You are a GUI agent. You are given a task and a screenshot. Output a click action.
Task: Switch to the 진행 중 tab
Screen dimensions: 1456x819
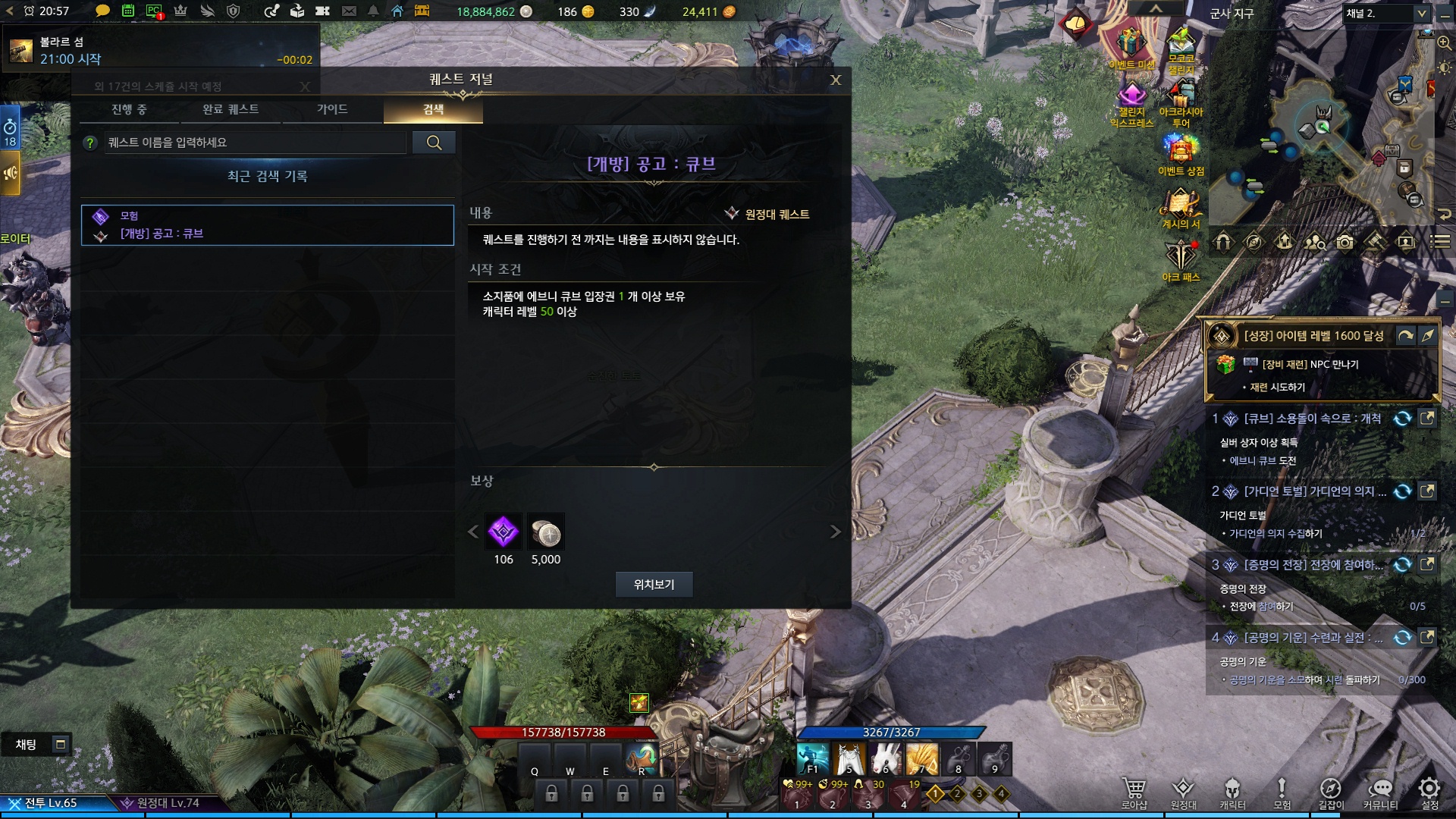tap(130, 110)
